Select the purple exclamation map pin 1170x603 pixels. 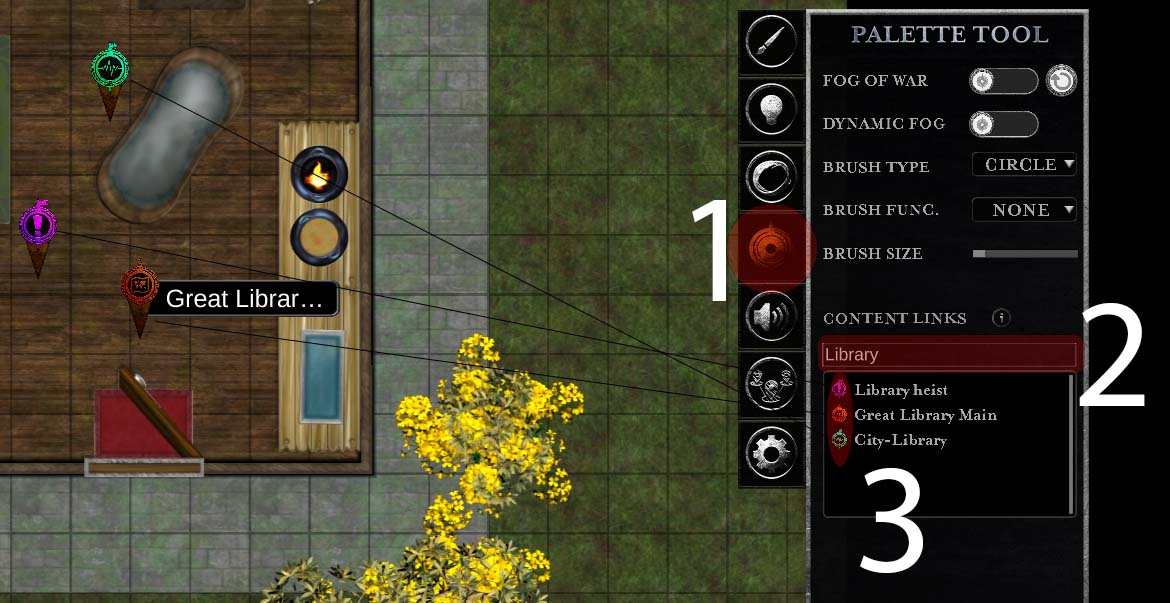point(38,225)
